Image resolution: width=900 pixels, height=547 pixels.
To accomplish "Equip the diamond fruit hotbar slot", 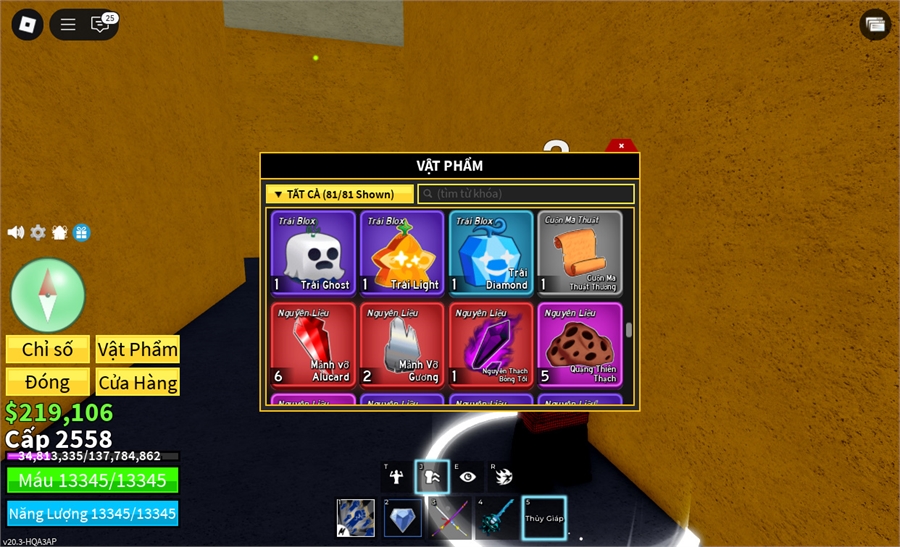I will tap(402, 518).
